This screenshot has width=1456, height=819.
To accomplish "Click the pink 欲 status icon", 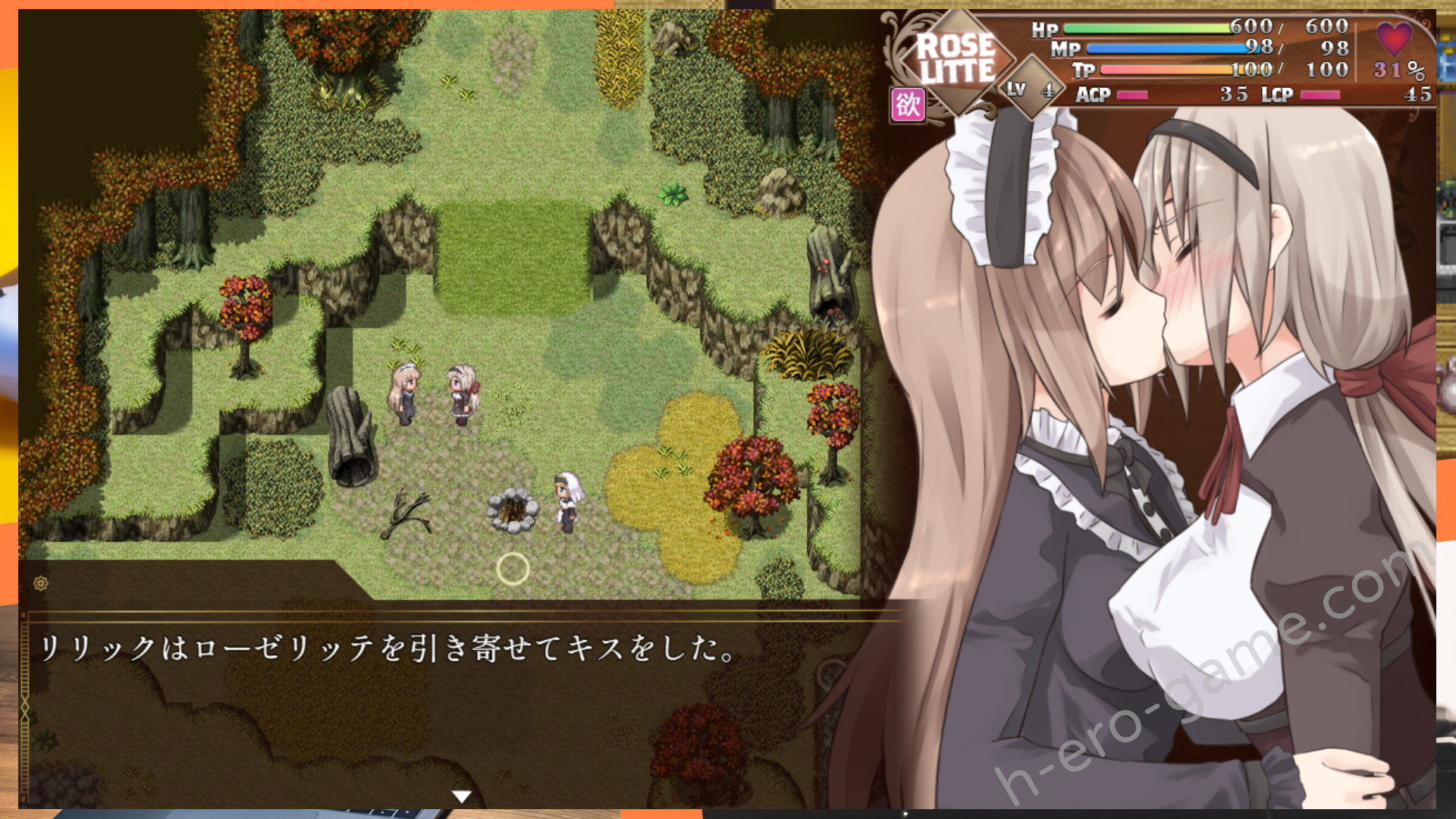I will (x=908, y=105).
